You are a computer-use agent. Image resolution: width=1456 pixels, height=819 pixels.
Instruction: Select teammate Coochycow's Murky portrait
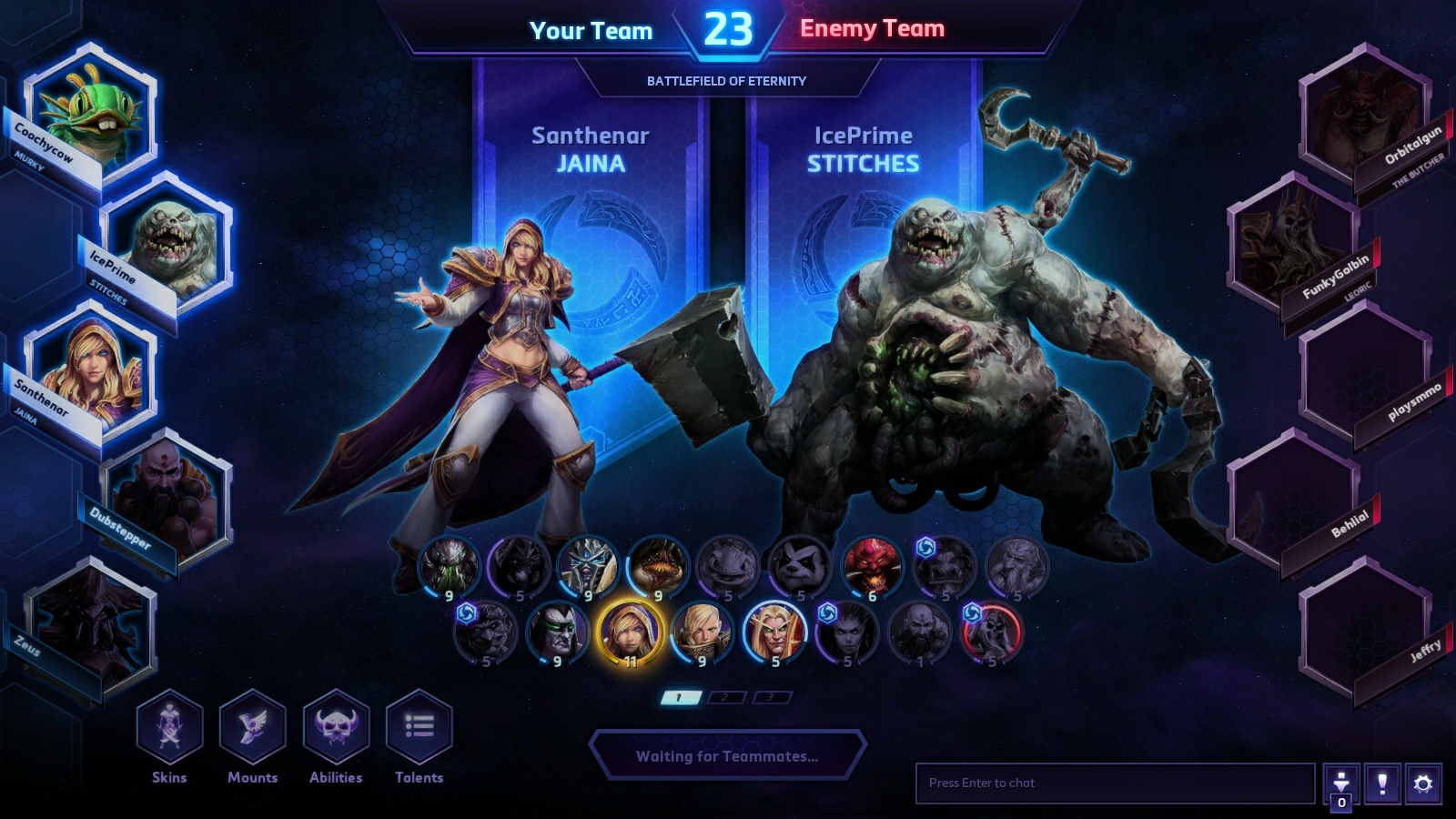(89, 112)
